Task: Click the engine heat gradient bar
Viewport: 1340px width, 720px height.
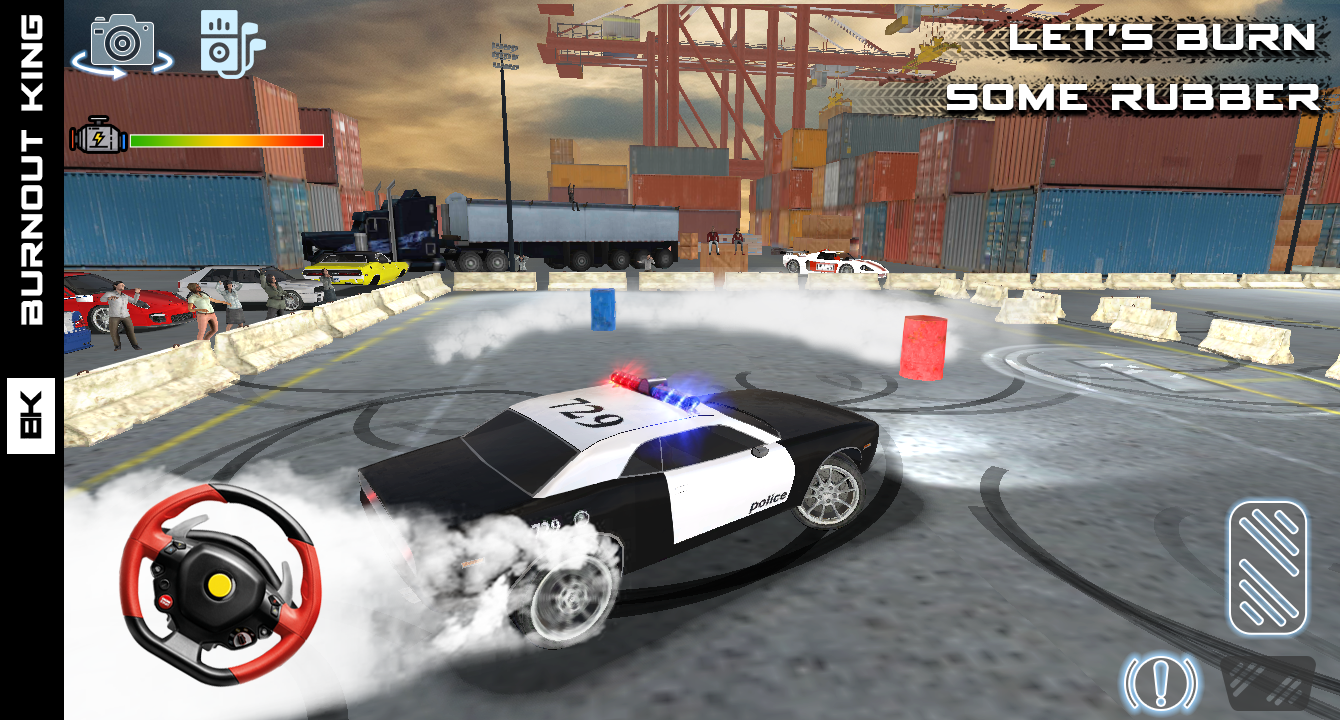Action: click(227, 139)
